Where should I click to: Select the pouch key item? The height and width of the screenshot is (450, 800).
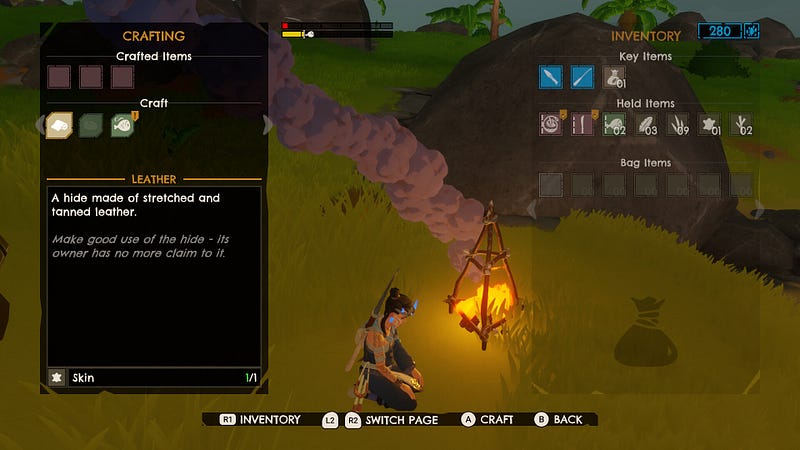tap(614, 77)
